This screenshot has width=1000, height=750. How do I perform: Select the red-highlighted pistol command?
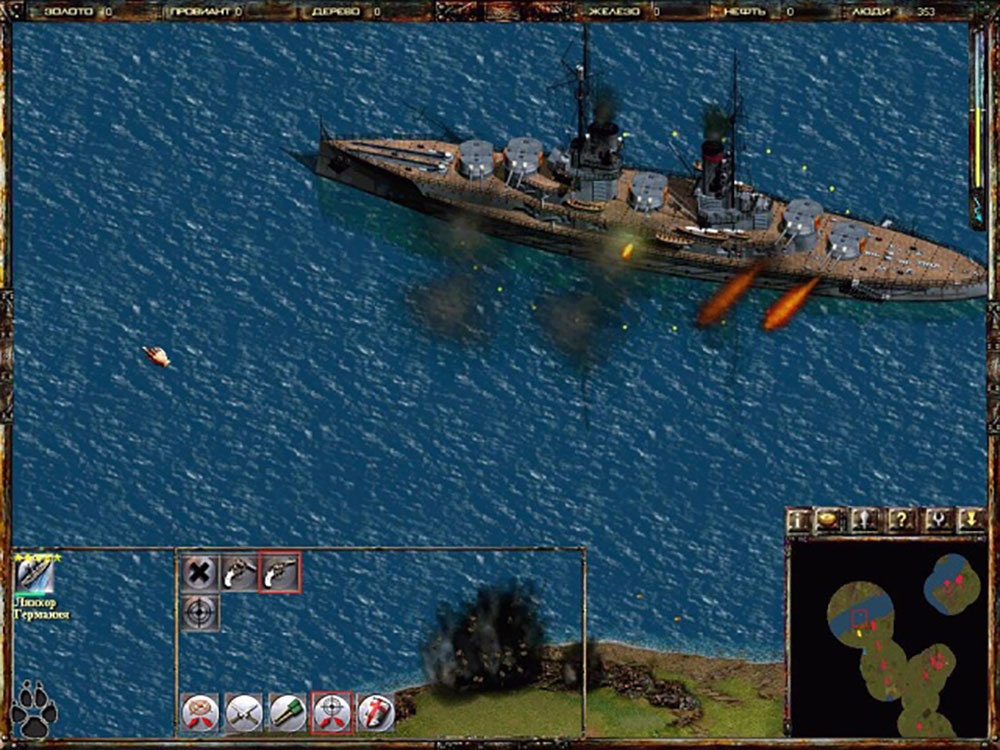pyautogui.click(x=280, y=572)
